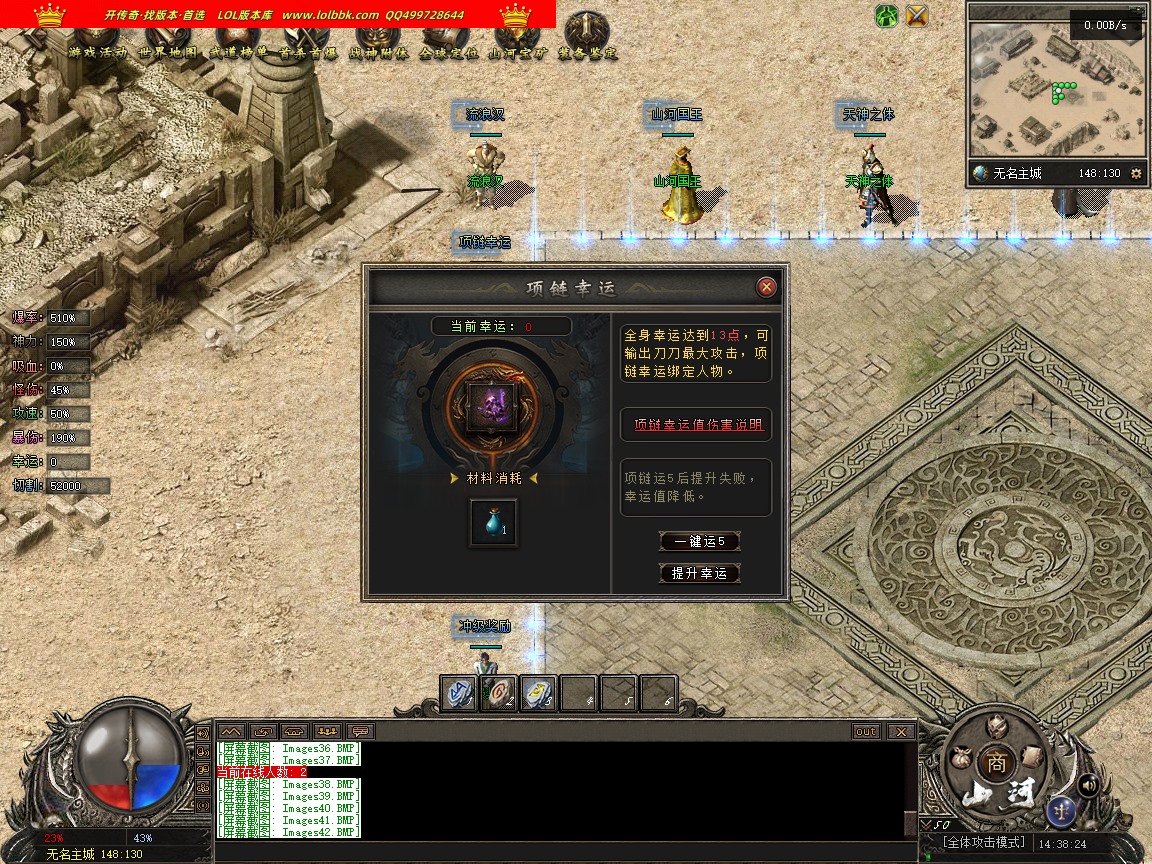The image size is (1152, 864).
Task: Open the 商 shop button
Action: coord(997,762)
